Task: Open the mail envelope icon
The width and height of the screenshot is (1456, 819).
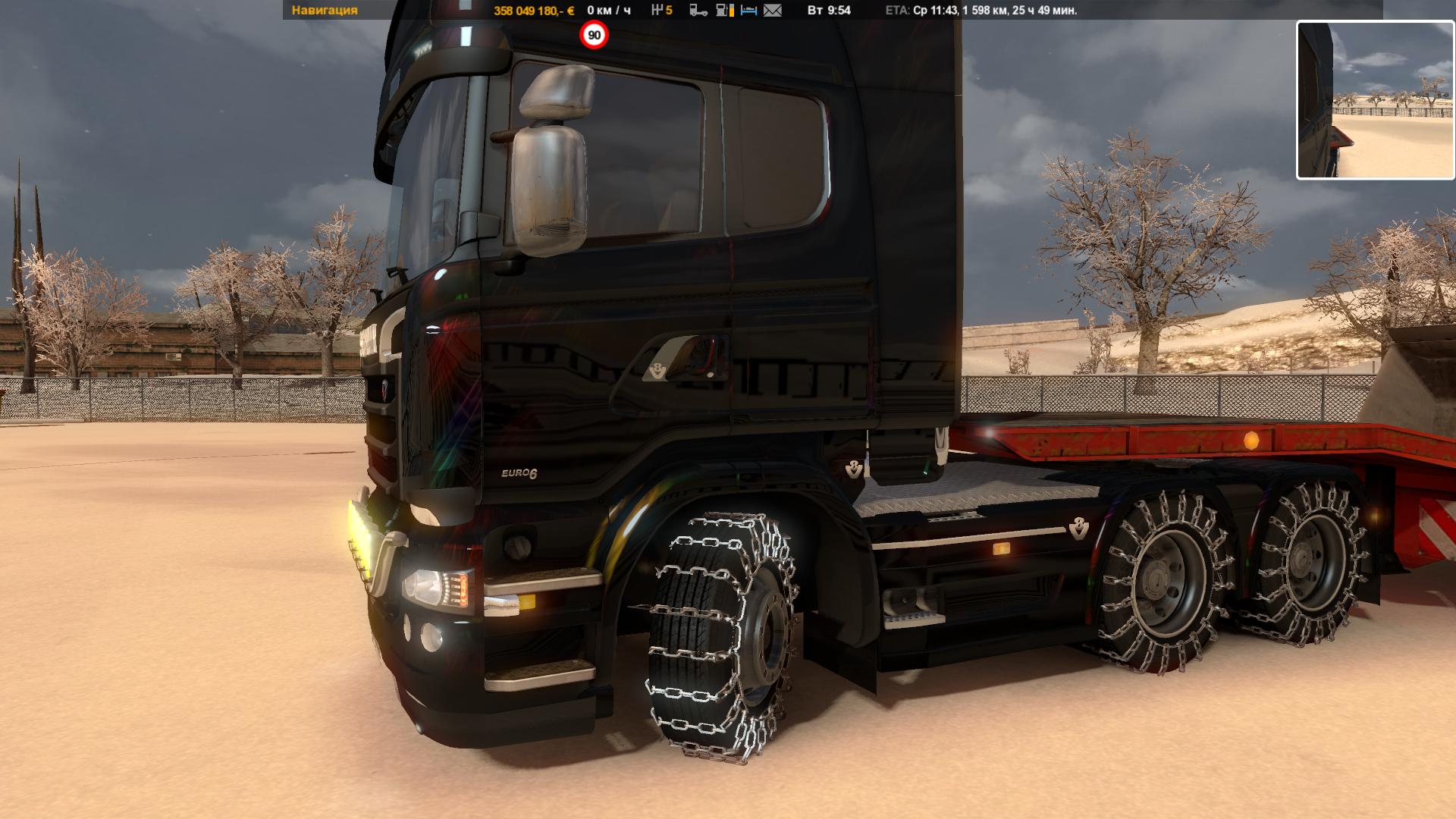Action: (x=772, y=11)
